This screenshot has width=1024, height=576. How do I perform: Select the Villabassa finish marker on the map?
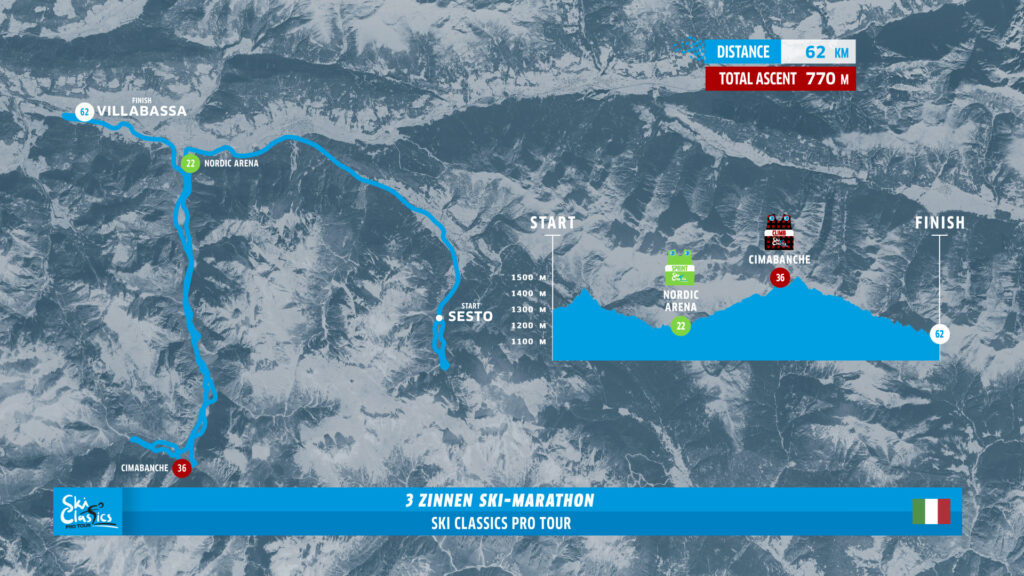click(84, 112)
